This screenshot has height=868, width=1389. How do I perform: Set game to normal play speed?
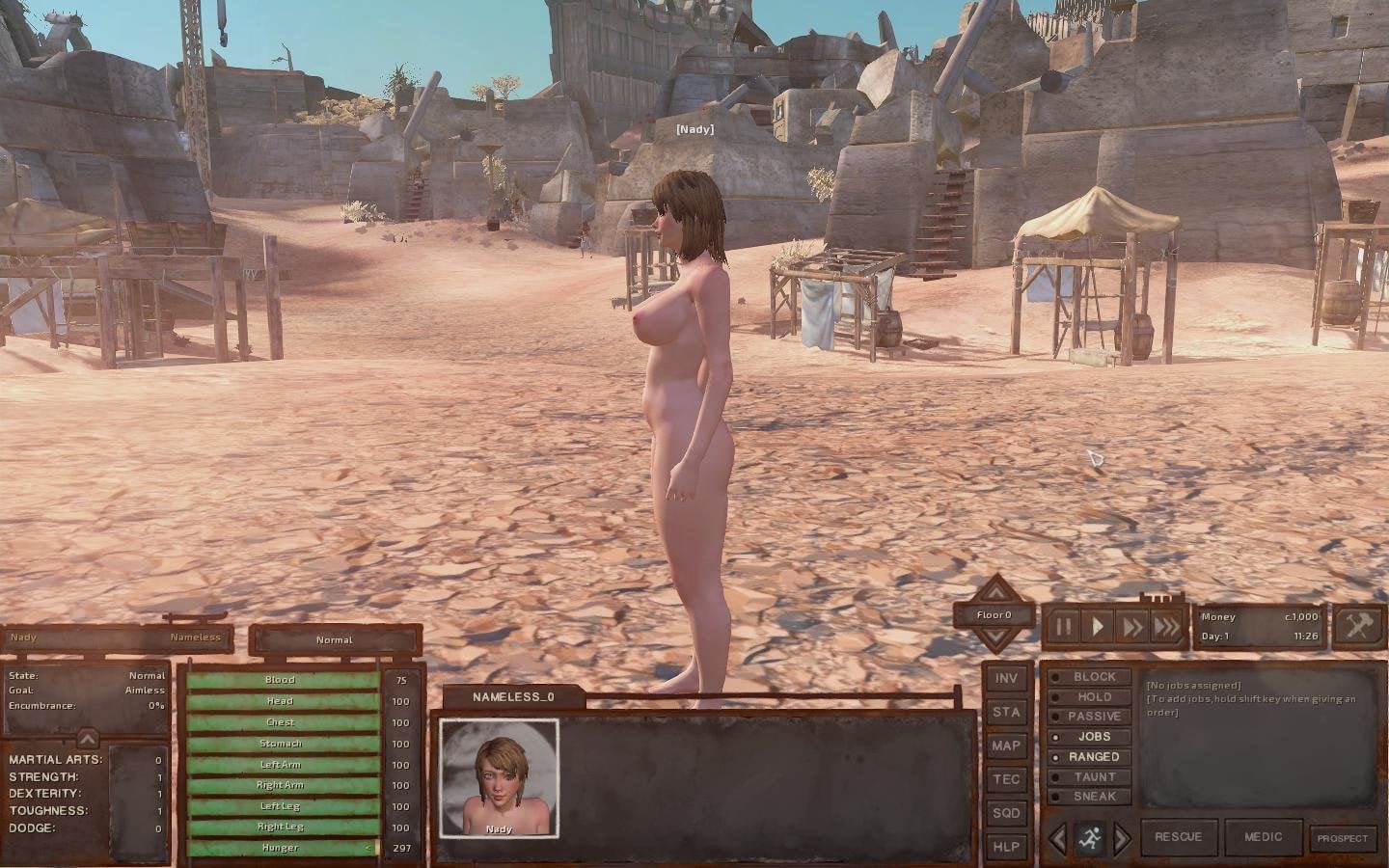(1098, 627)
